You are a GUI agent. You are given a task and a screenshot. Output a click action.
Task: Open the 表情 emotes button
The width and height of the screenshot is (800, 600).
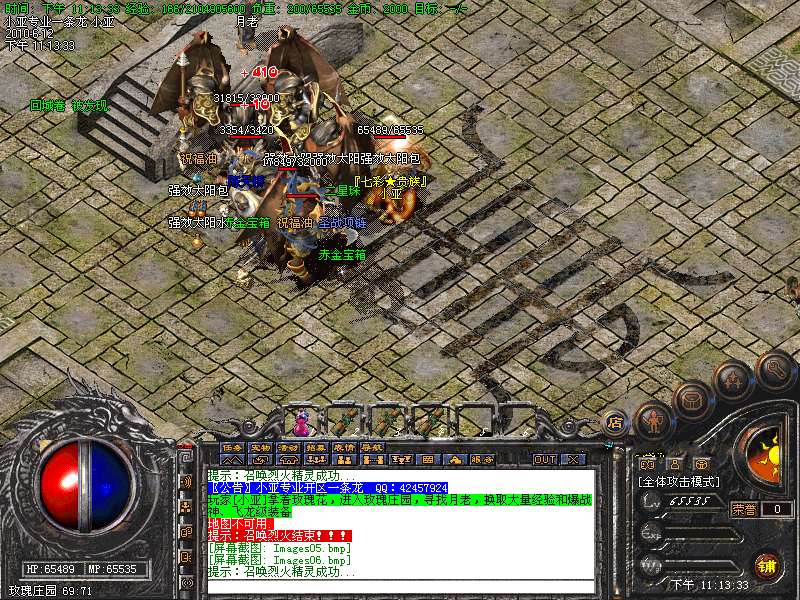click(344, 447)
